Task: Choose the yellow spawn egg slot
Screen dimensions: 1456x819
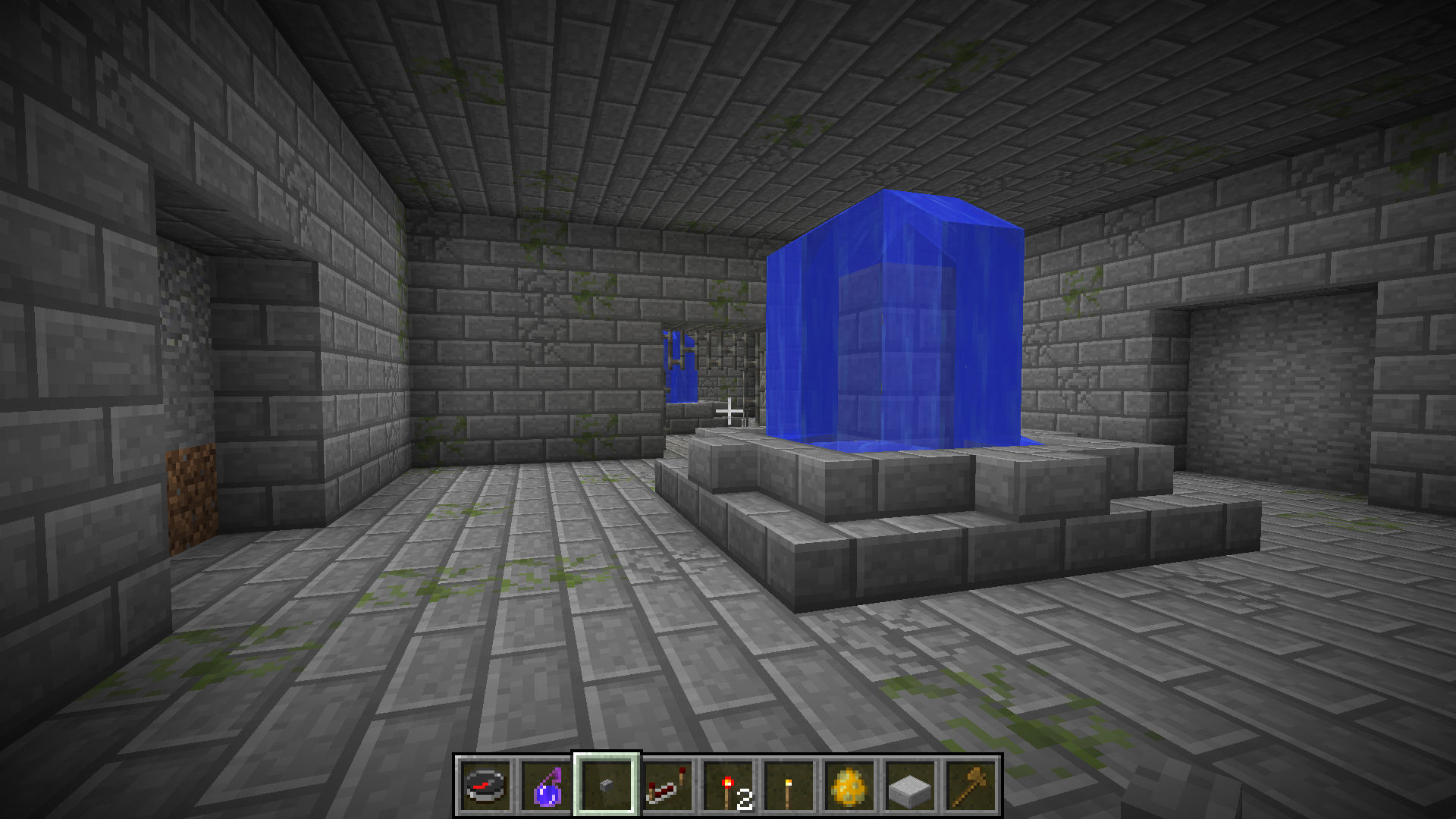Action: click(x=849, y=785)
